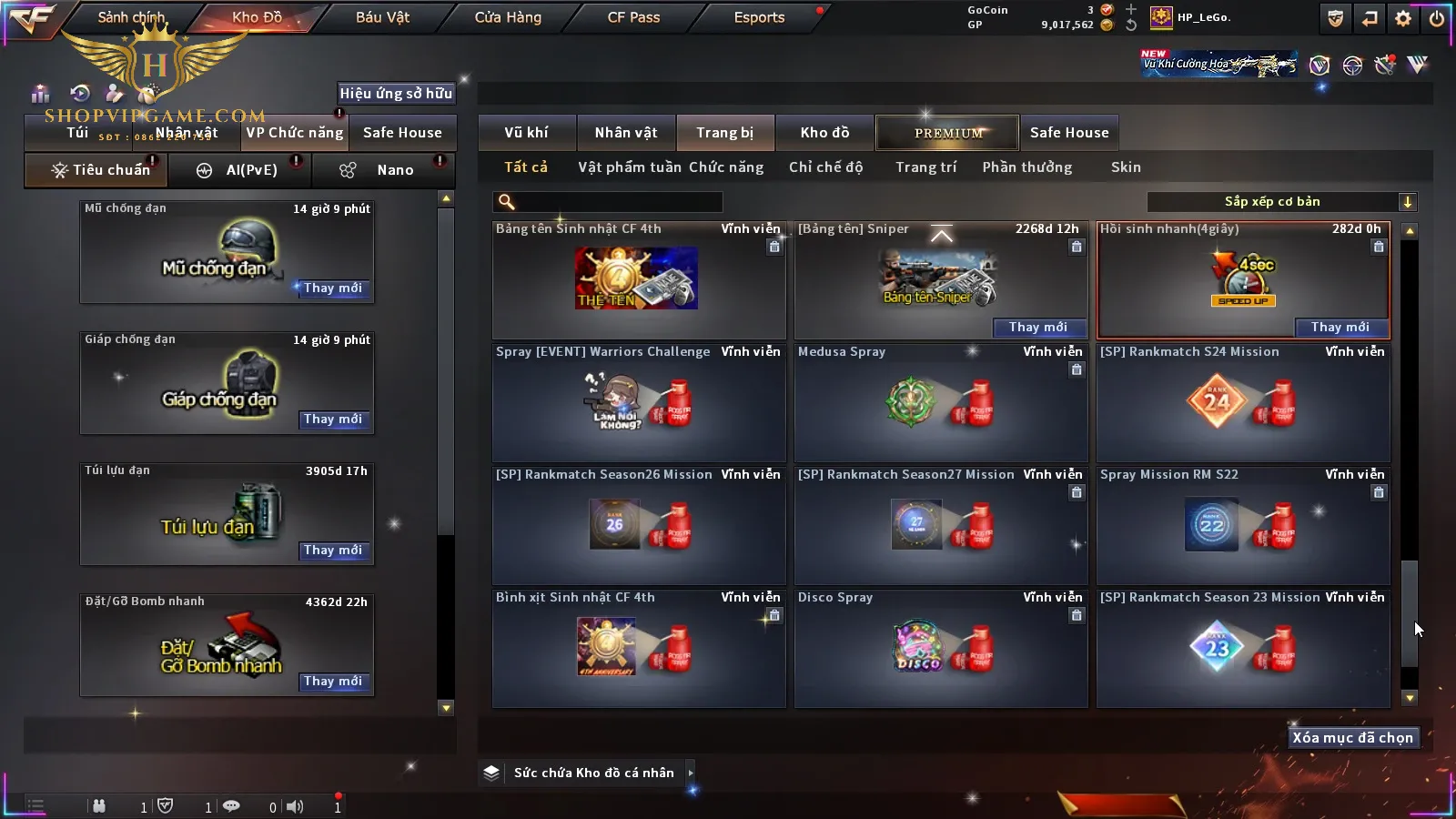
Task: Open the settings gear icon
Action: (x=1403, y=18)
